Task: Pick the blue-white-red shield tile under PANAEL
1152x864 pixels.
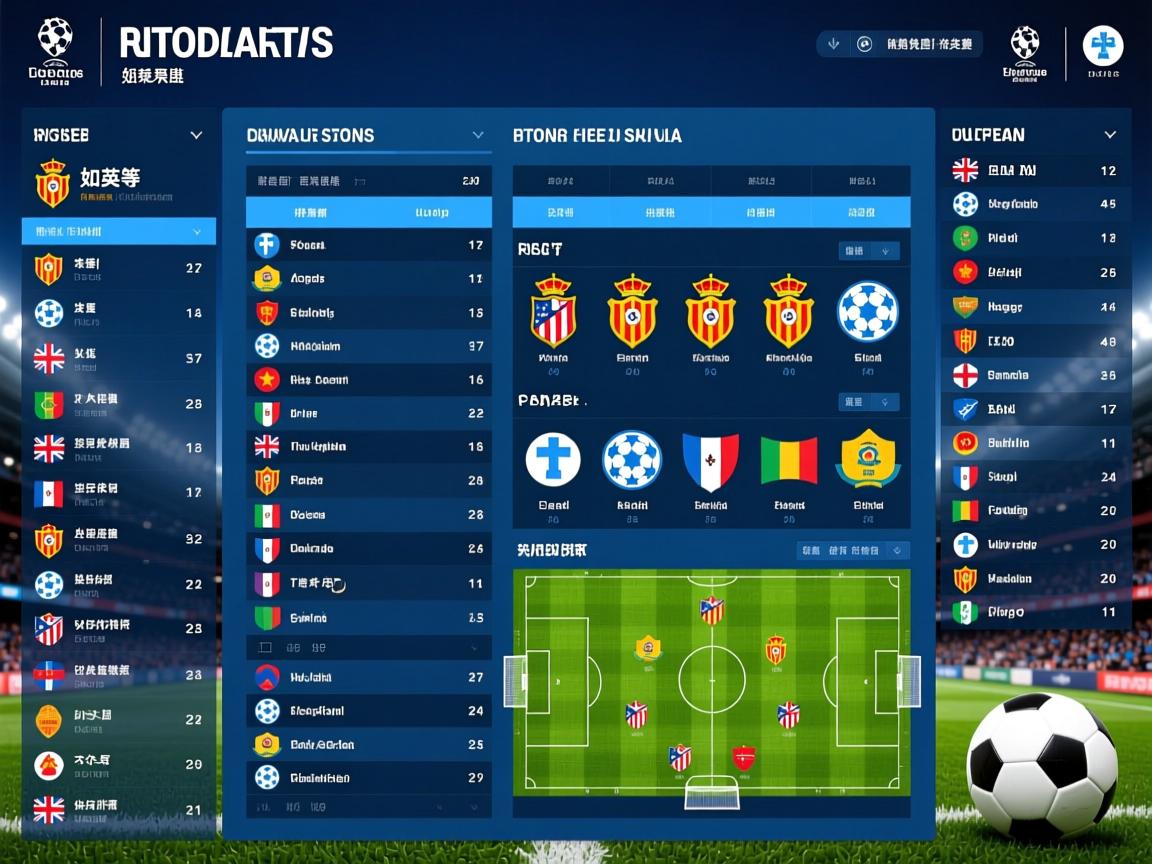Action: coord(710,461)
